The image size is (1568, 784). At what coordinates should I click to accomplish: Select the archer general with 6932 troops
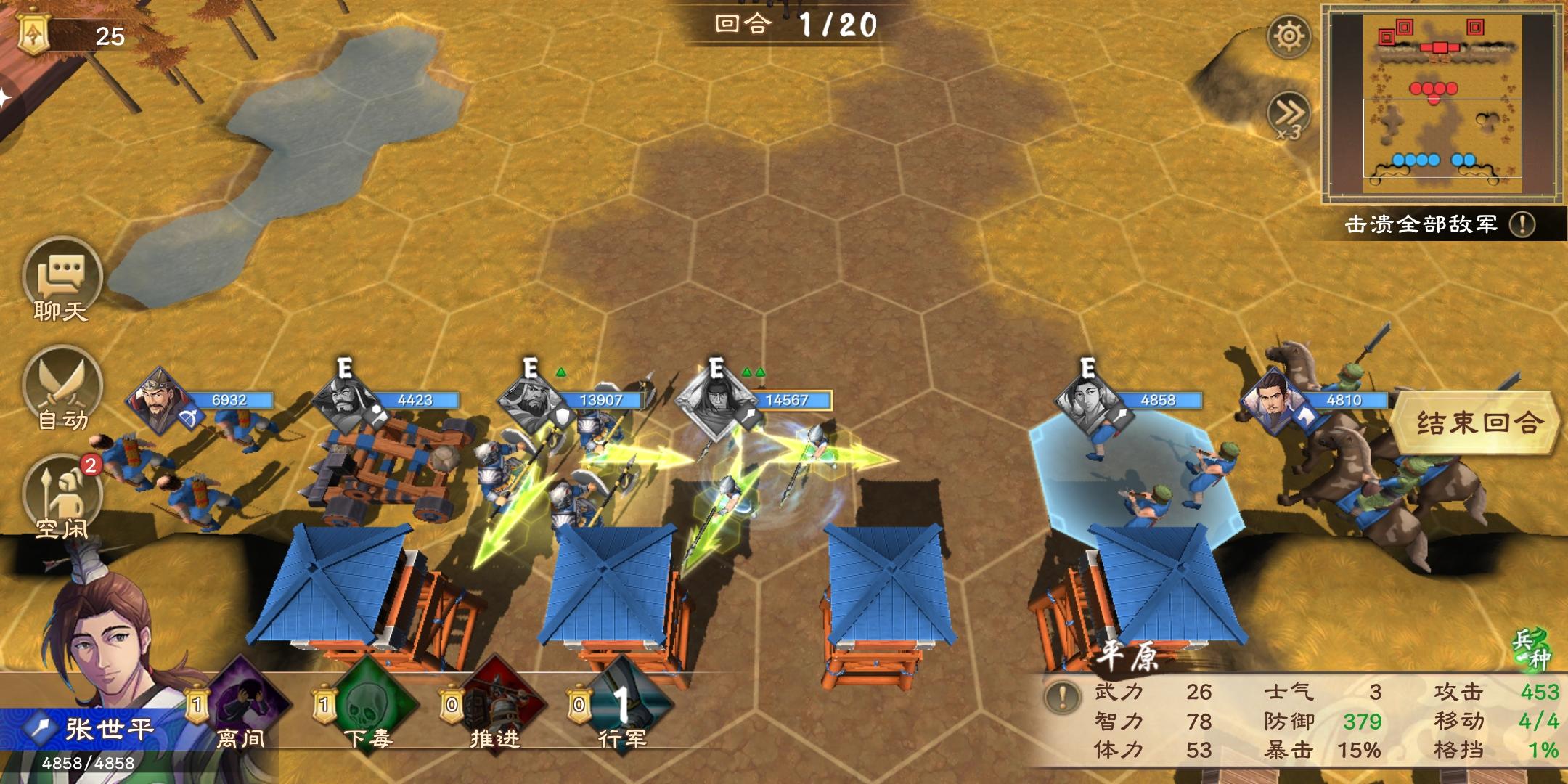click(x=158, y=401)
